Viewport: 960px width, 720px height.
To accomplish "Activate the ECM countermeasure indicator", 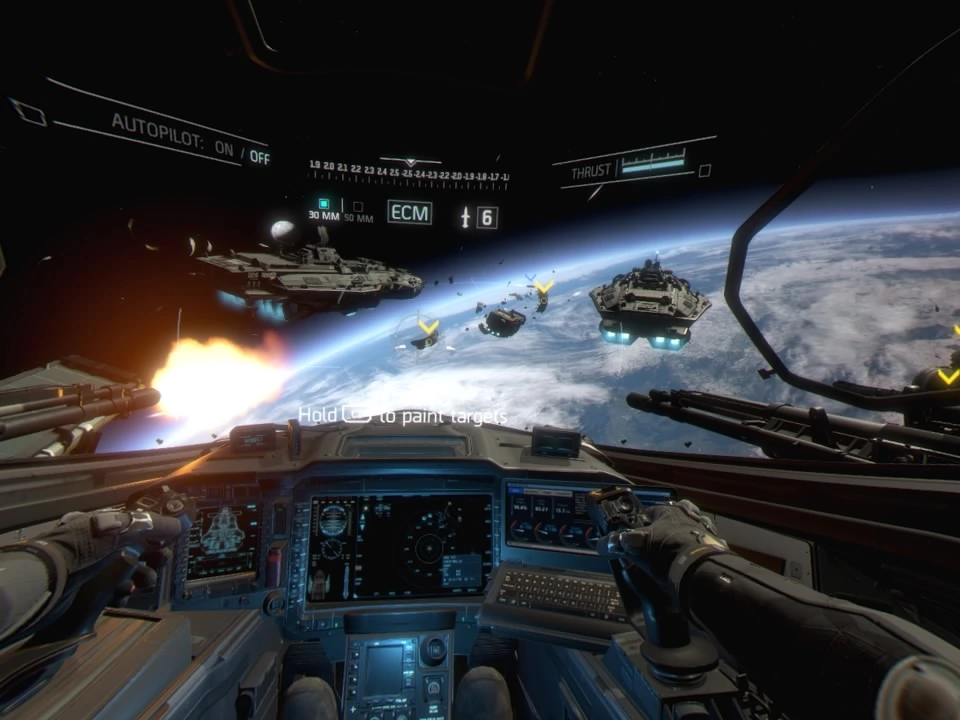I will (409, 212).
